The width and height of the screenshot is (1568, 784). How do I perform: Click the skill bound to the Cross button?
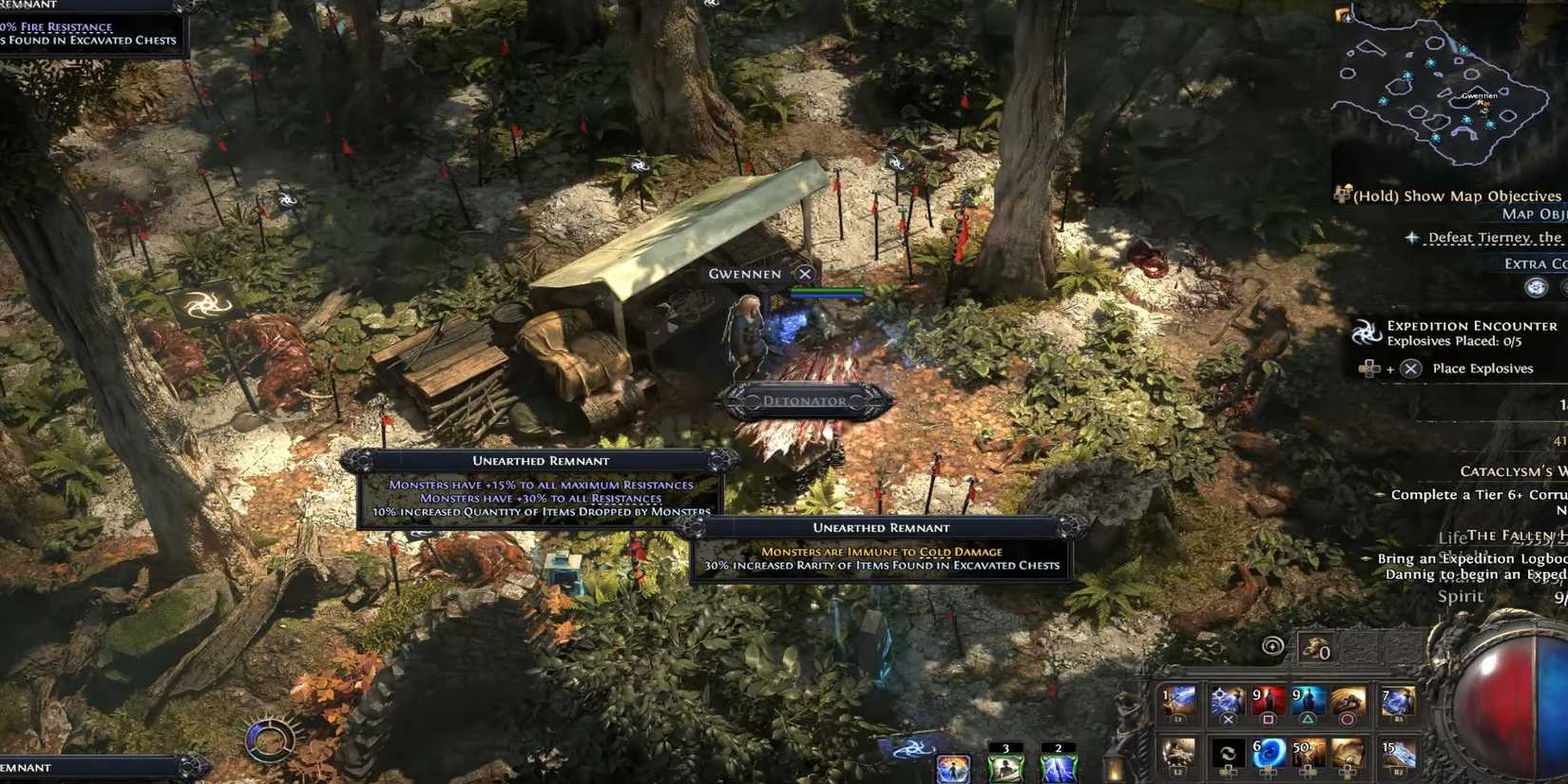coord(1227,700)
